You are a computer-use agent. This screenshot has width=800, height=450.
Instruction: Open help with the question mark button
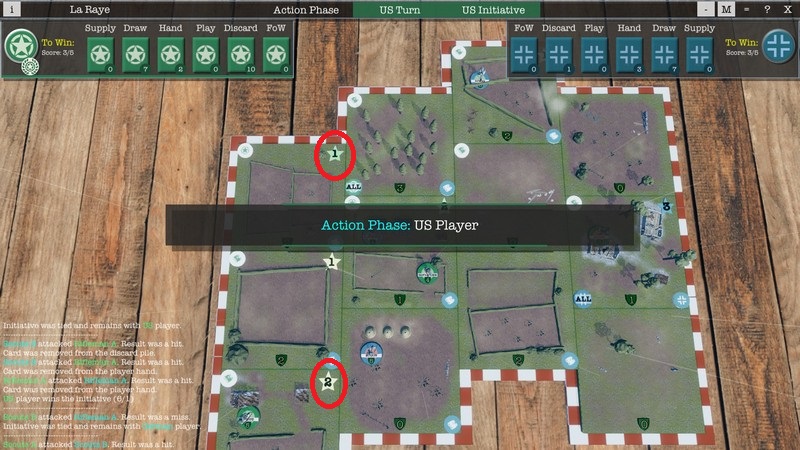[765, 9]
